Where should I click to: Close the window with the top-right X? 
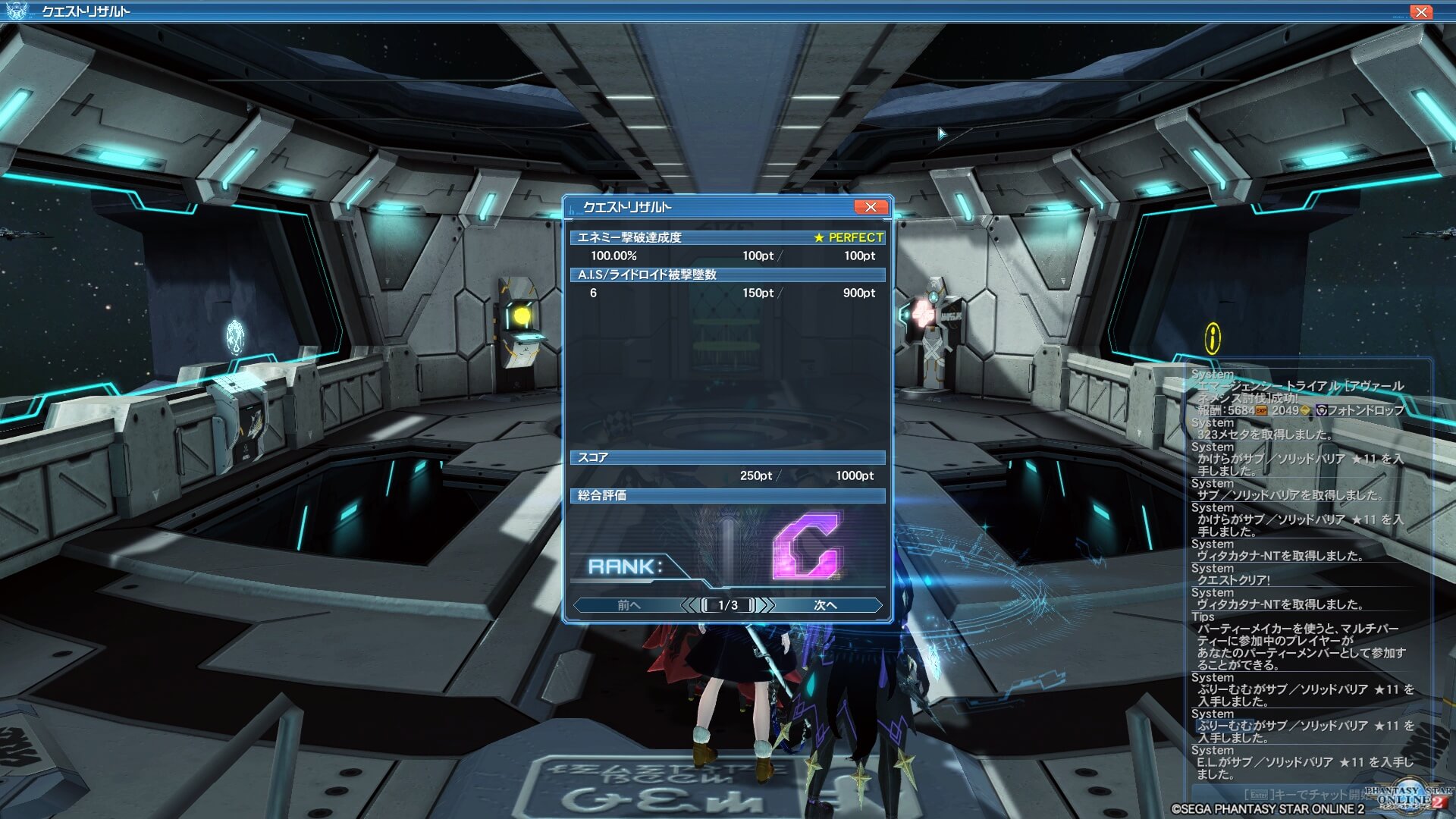pyautogui.click(x=1420, y=11)
